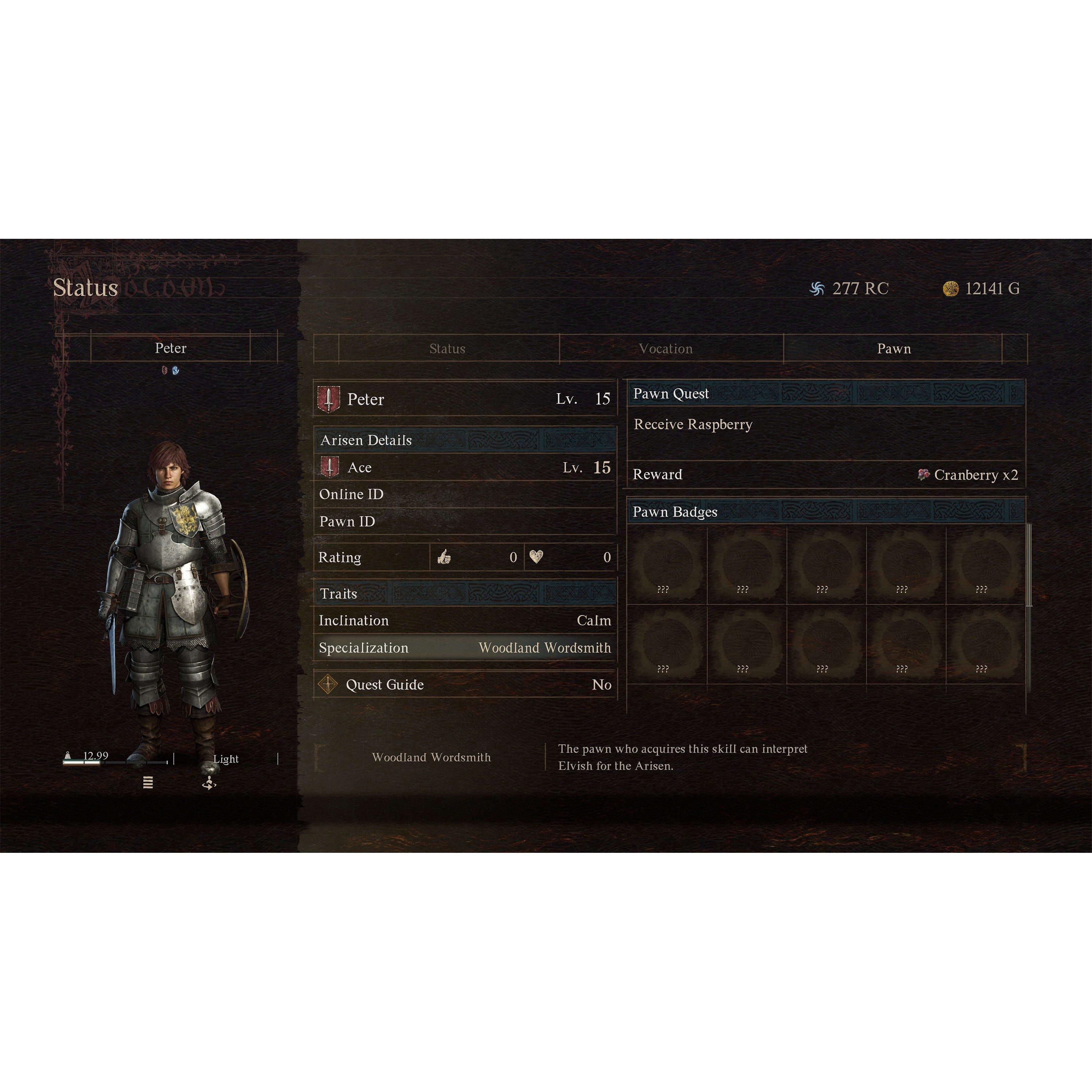Screen dimensions: 1092x1092
Task: Click the blue hand badge under Peter's name
Action: (176, 370)
